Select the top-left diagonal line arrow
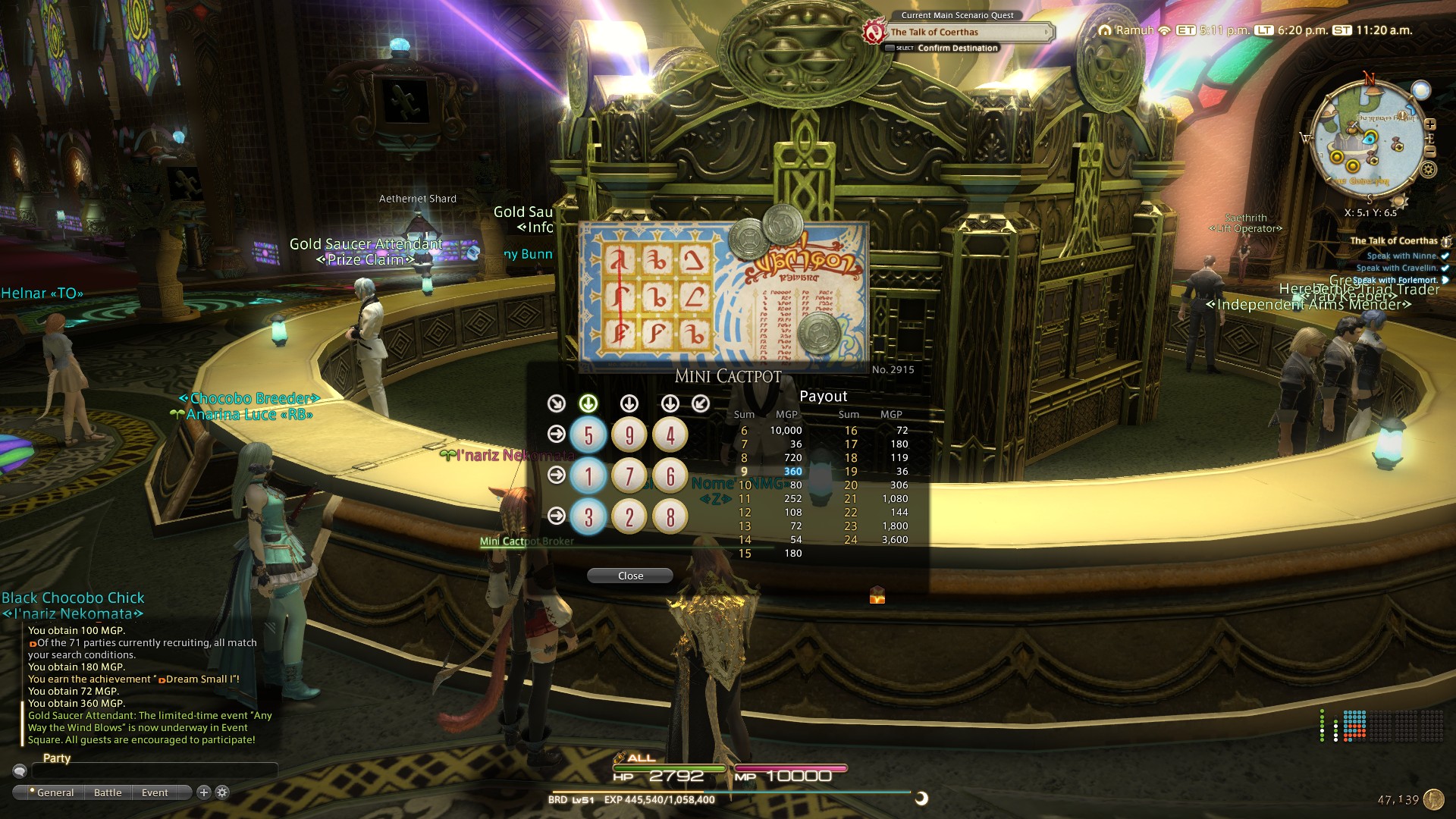Screen dimensions: 1456x819 (x=557, y=403)
